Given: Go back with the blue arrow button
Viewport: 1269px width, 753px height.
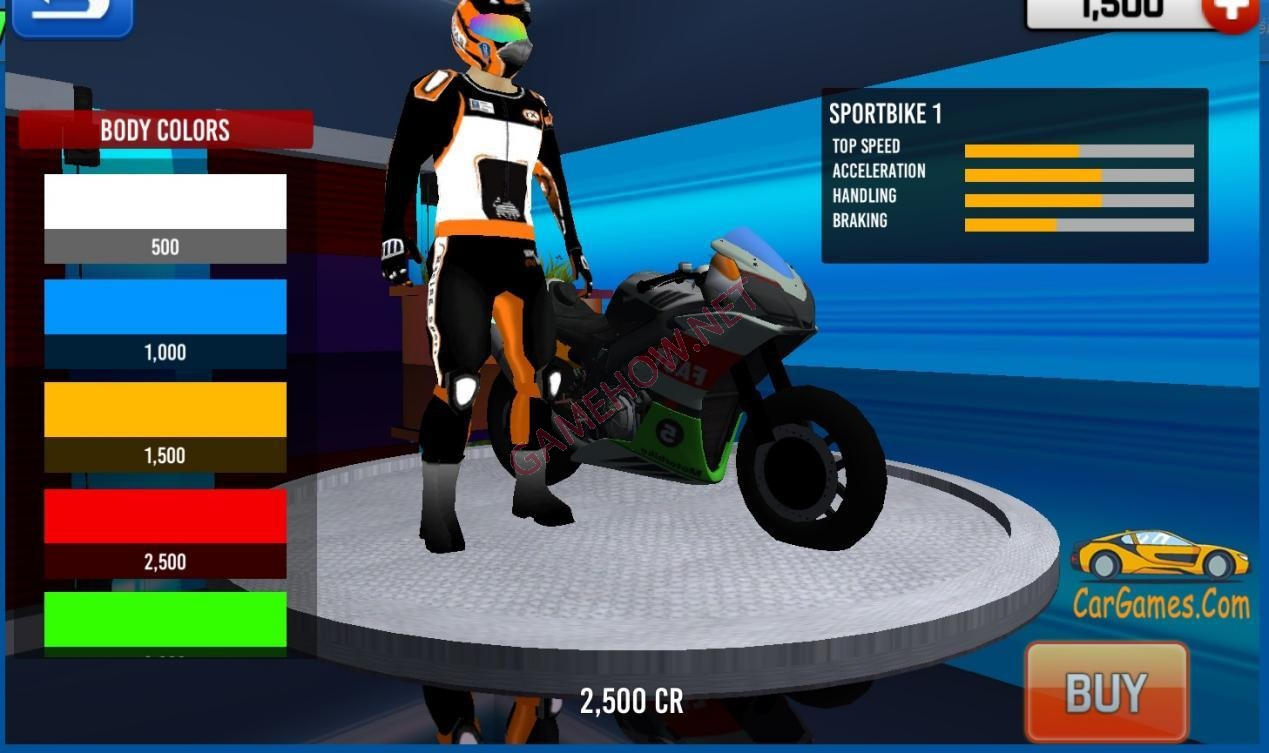Looking at the screenshot, I should 71,14.
